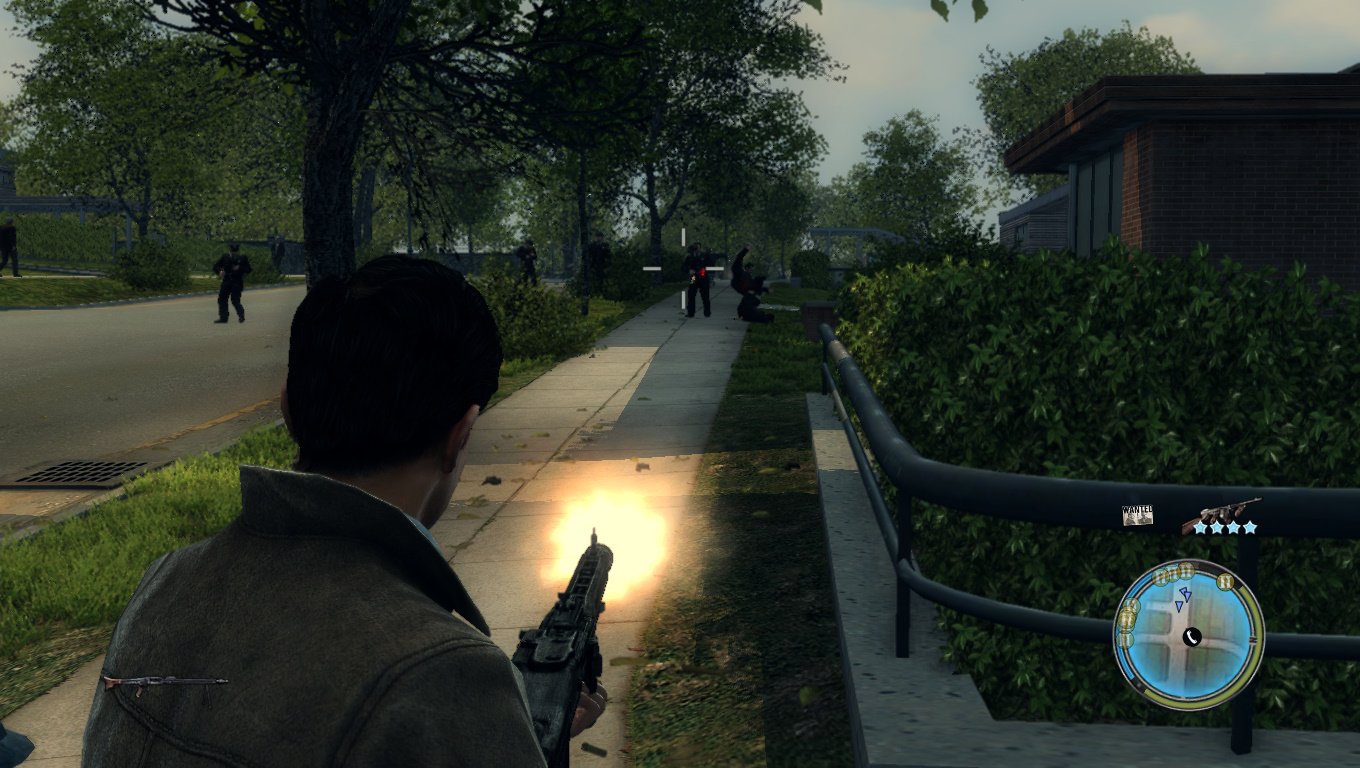Click the MG 42 machine gun icon
Viewport: 1360px width, 768px height.
coord(165,683)
